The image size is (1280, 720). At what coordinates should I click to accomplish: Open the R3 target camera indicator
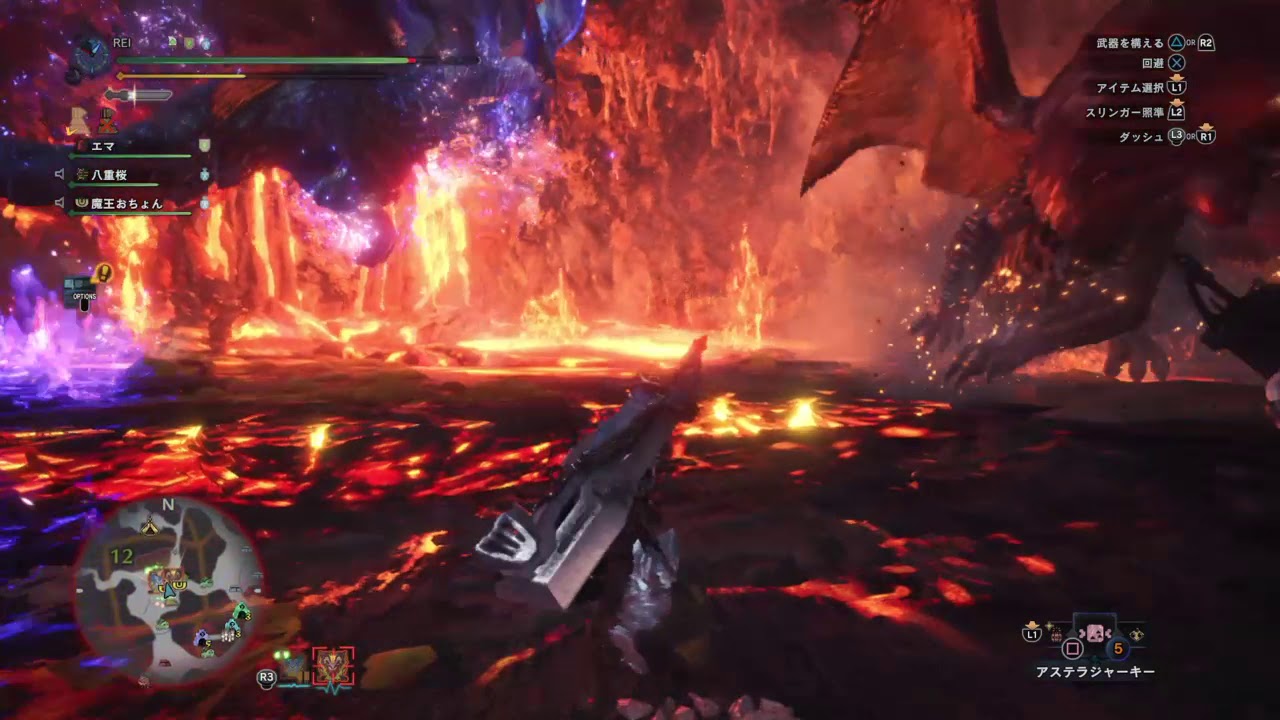pyautogui.click(x=266, y=677)
